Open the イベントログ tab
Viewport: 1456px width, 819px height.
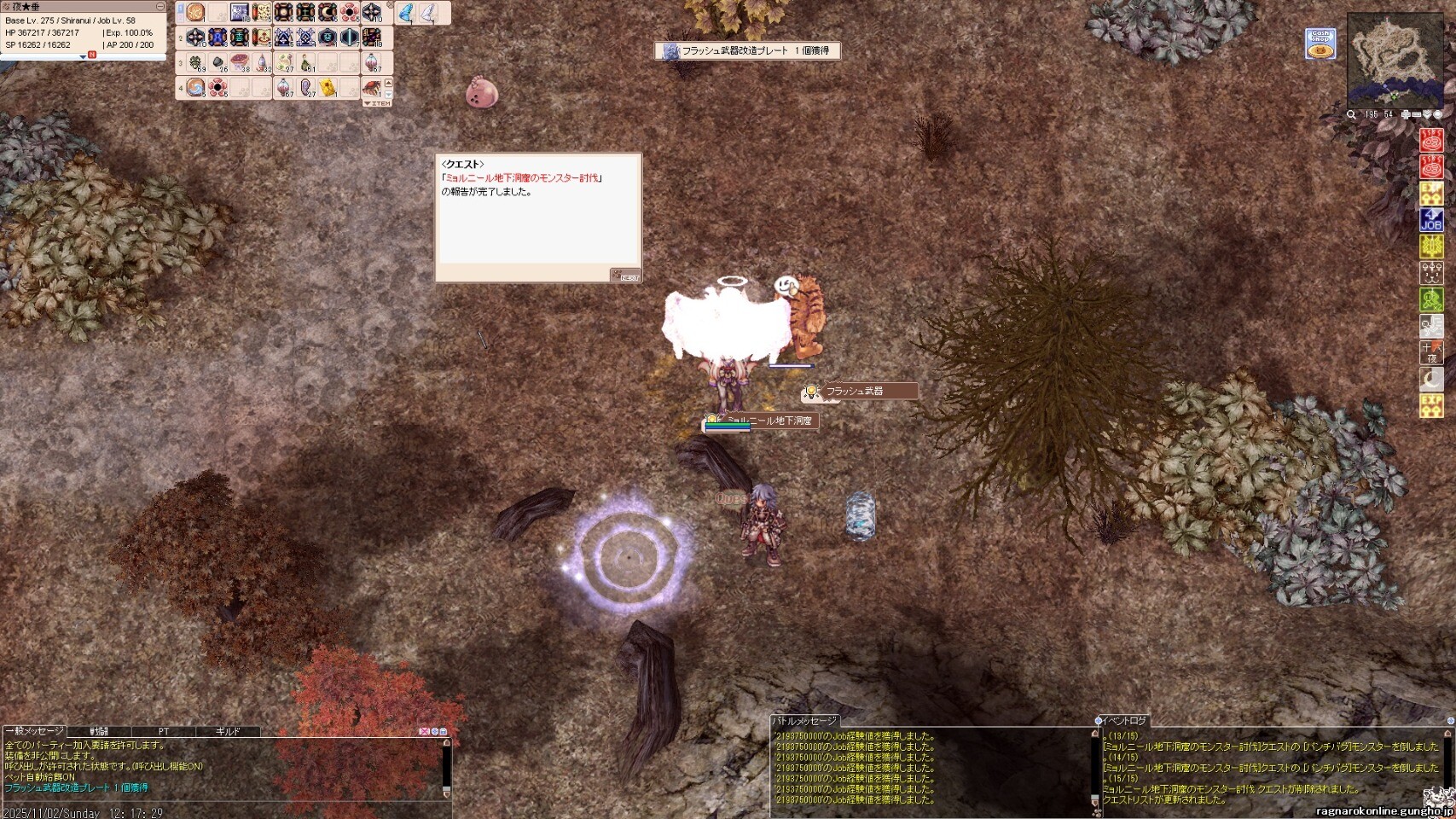click(1124, 721)
